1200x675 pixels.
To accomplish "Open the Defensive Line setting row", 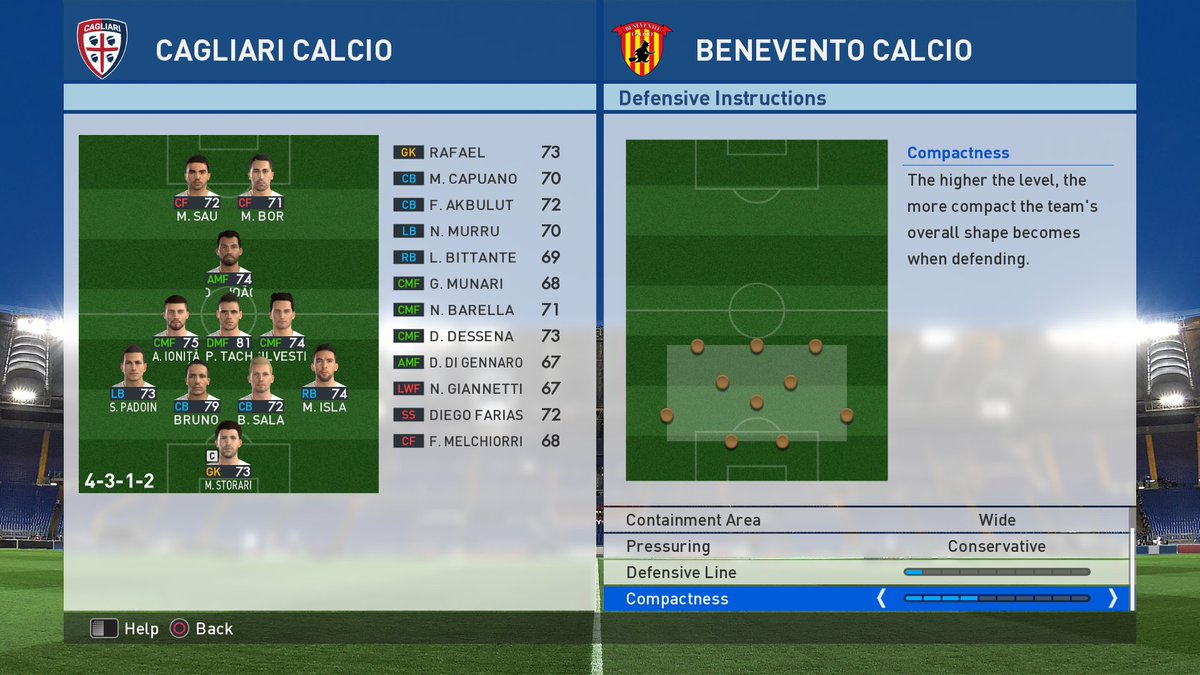I will tap(866, 572).
